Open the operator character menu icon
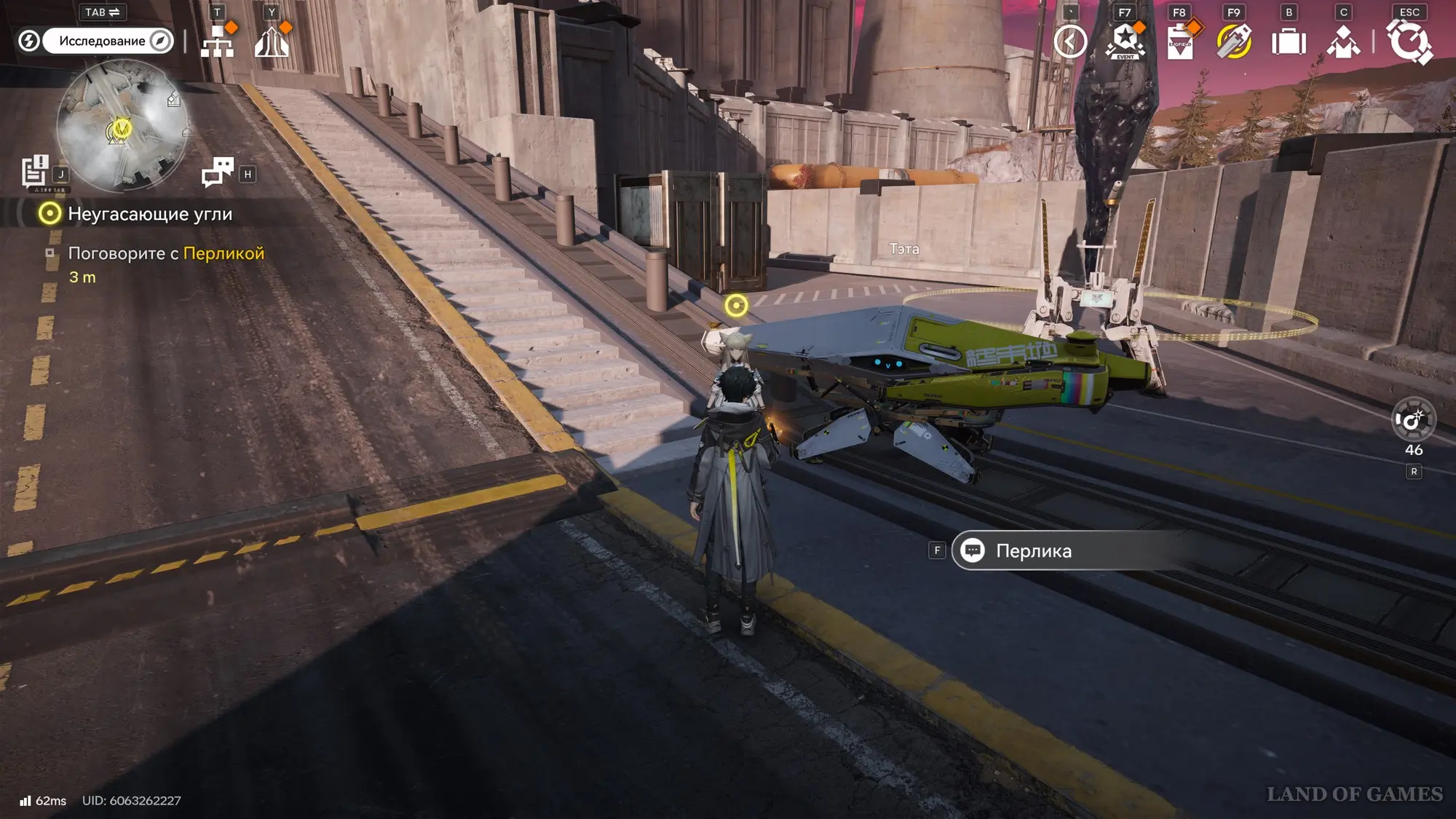This screenshot has height=819, width=1456. point(1343,41)
